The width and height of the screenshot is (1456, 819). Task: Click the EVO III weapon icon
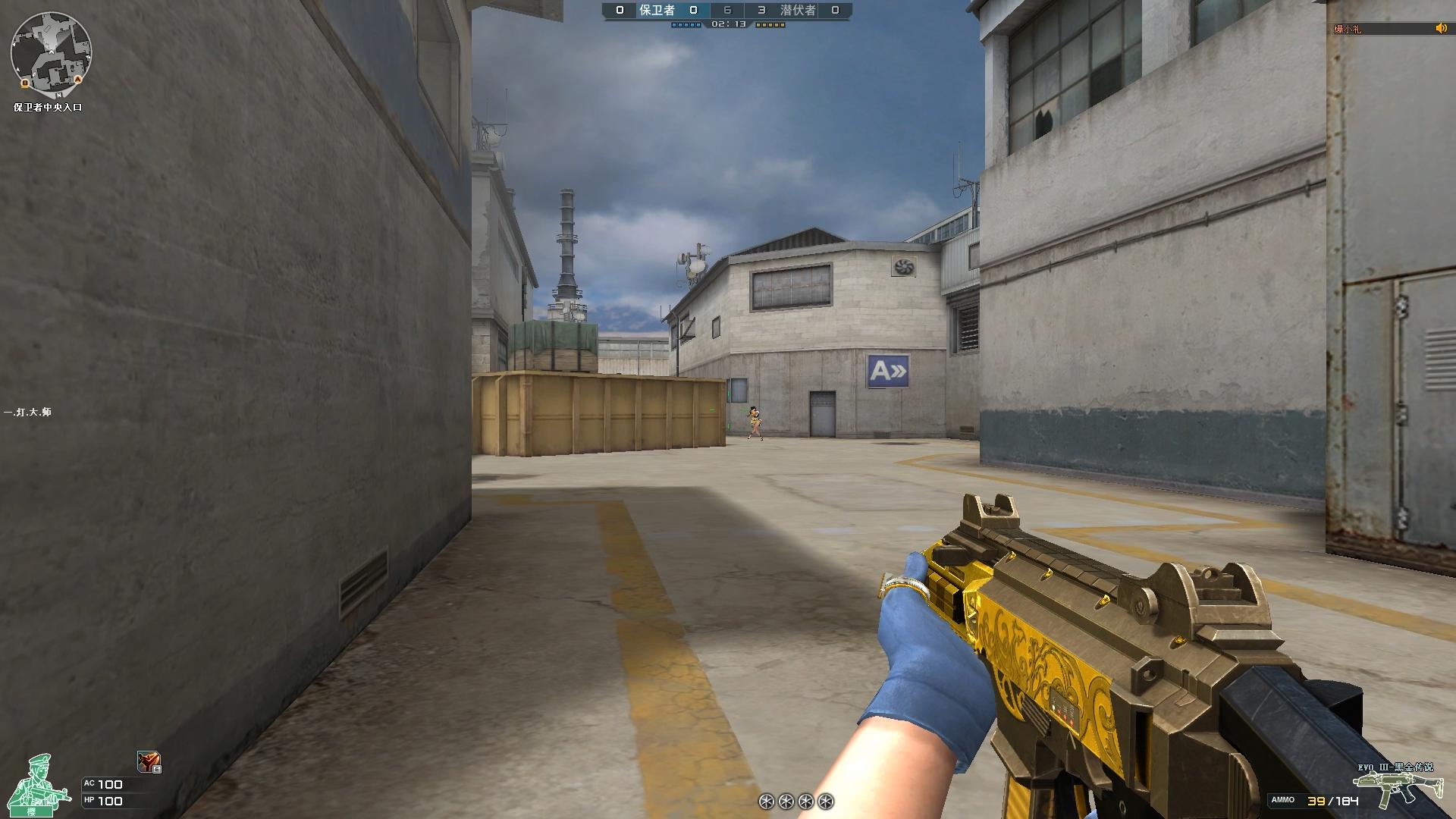click(1392, 788)
